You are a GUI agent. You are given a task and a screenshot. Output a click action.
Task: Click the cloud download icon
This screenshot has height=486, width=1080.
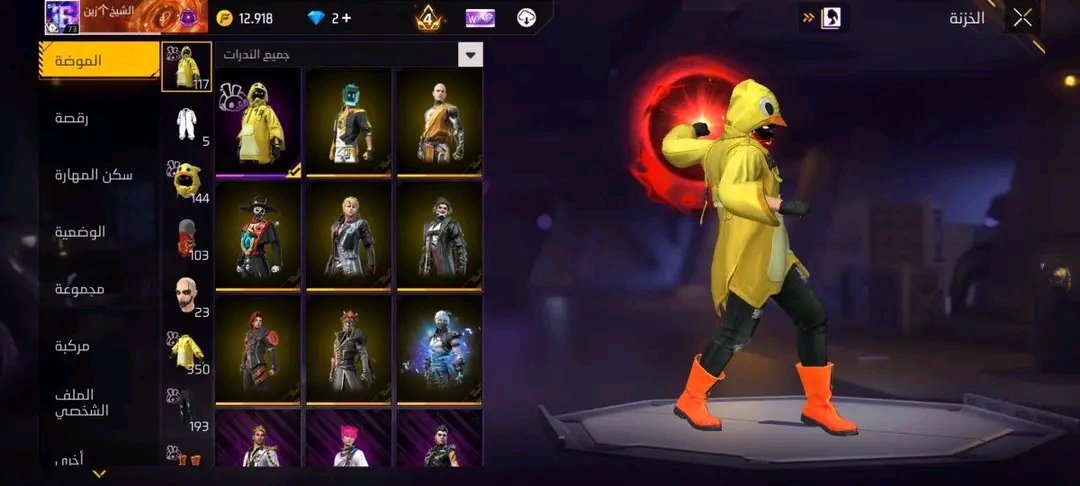tap(526, 18)
